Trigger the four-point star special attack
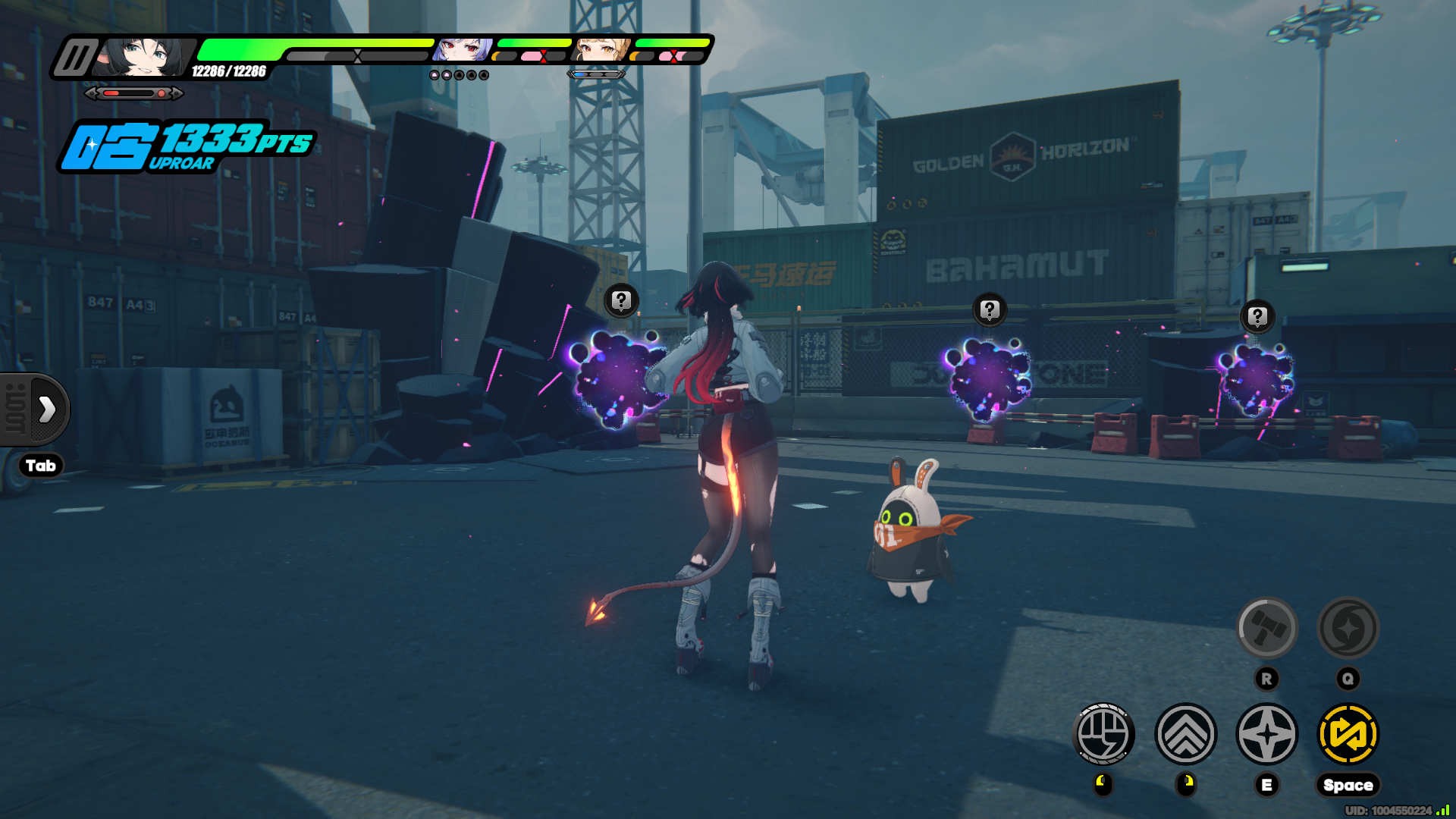Viewport: 1456px width, 819px height. pyautogui.click(x=1266, y=734)
